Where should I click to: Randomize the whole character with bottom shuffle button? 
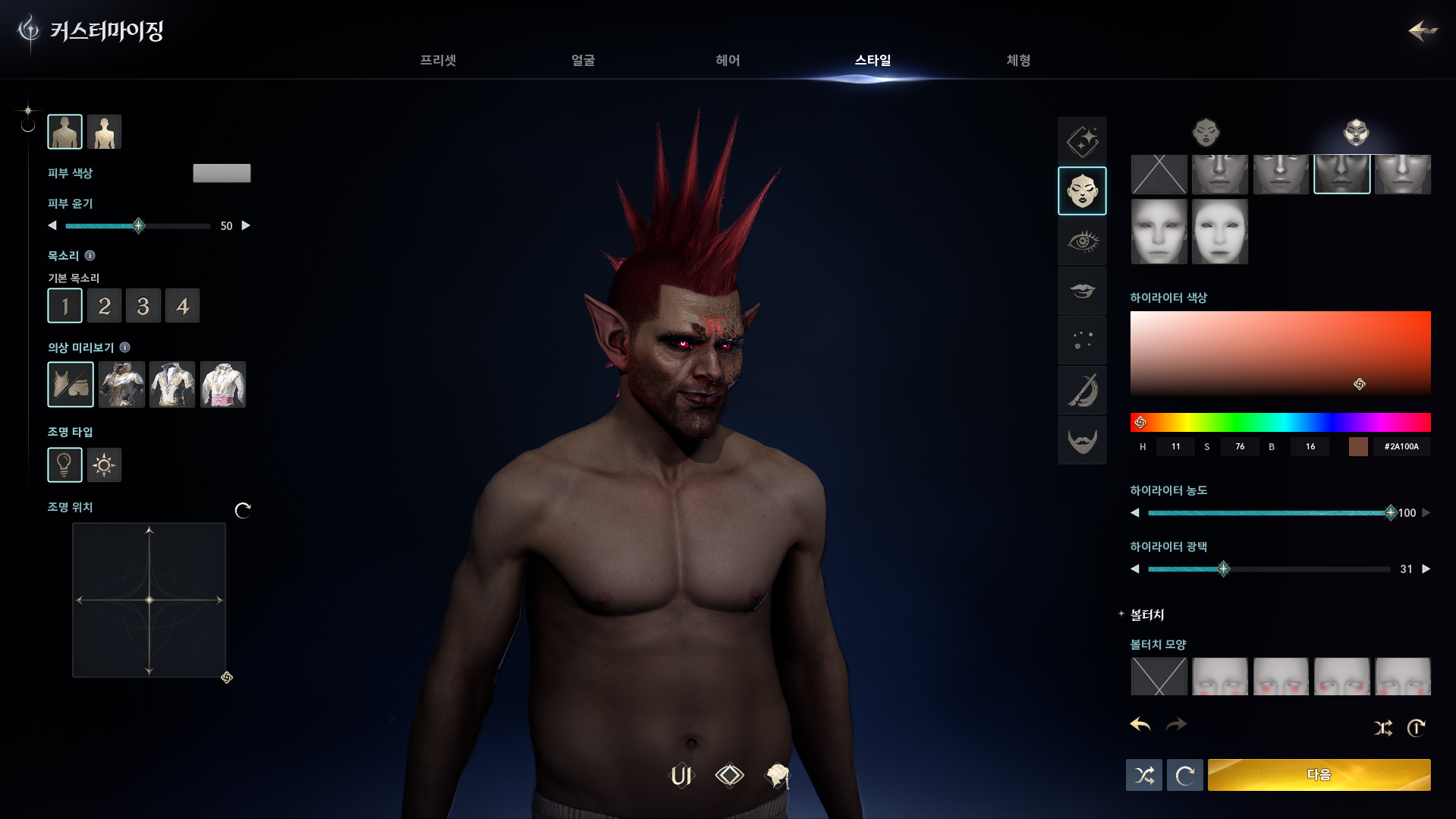(x=1143, y=775)
